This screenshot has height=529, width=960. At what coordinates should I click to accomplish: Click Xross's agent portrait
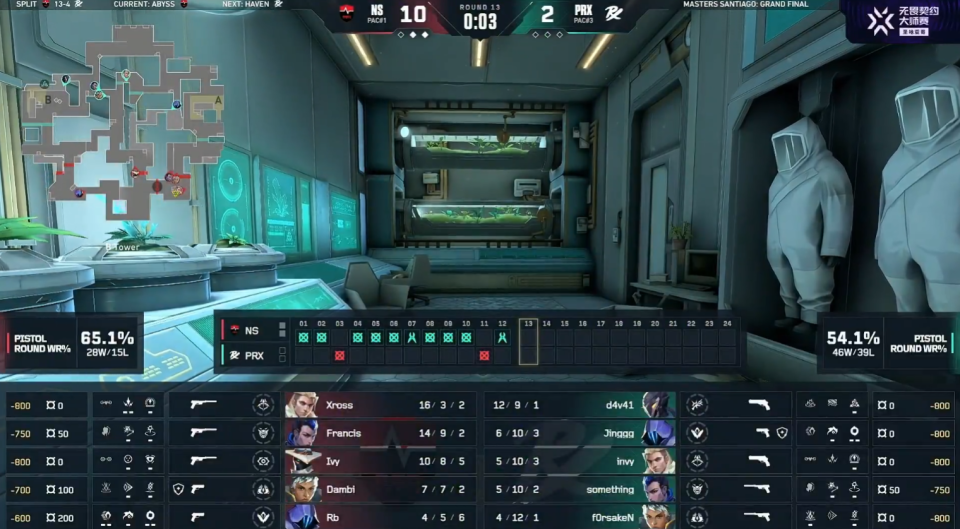[x=302, y=405]
